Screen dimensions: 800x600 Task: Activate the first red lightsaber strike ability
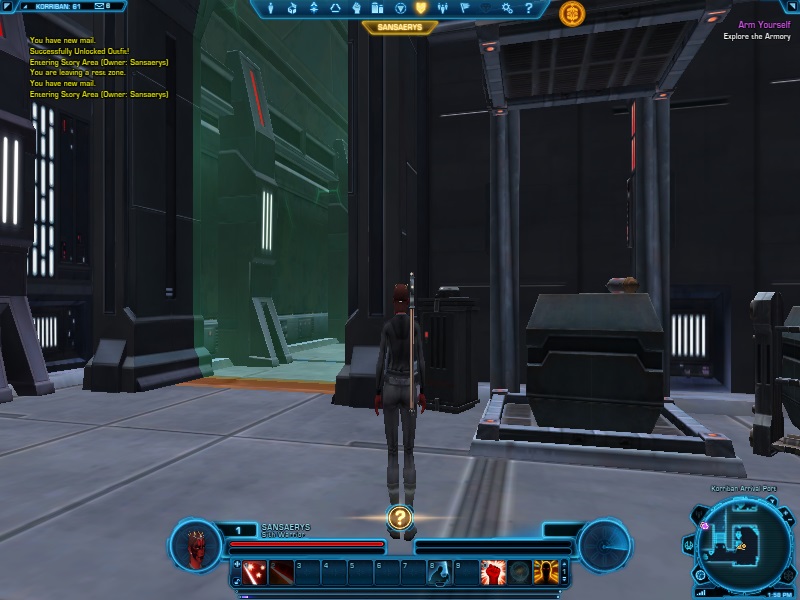point(256,572)
